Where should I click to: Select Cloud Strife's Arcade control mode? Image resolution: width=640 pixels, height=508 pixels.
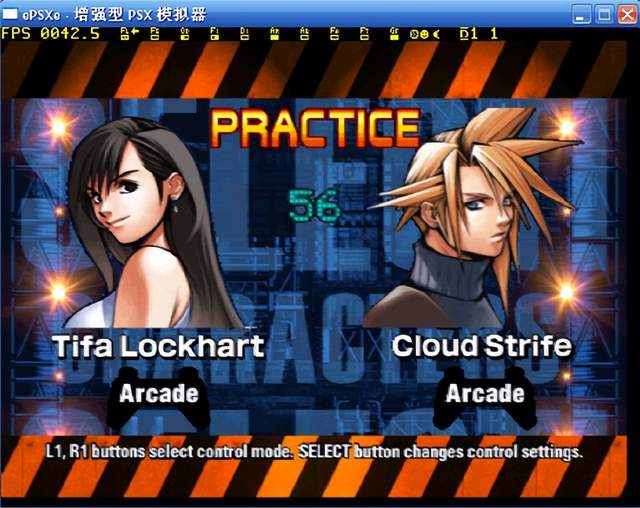pyautogui.click(x=484, y=393)
